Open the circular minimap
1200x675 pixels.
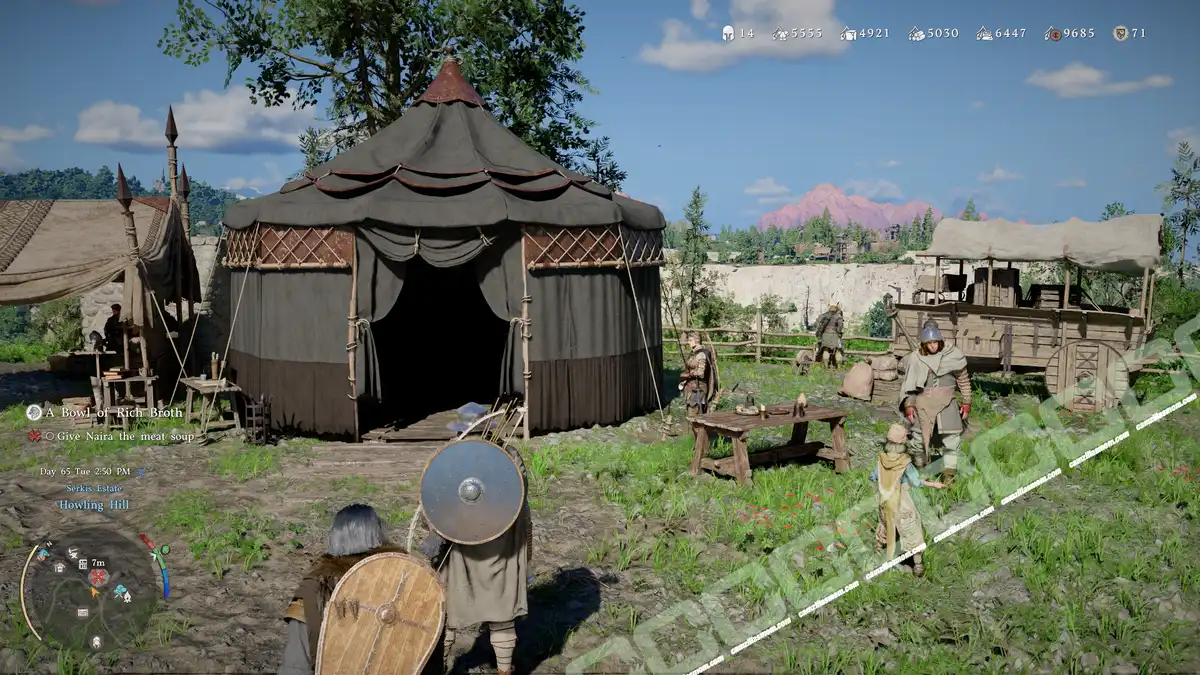click(x=91, y=588)
